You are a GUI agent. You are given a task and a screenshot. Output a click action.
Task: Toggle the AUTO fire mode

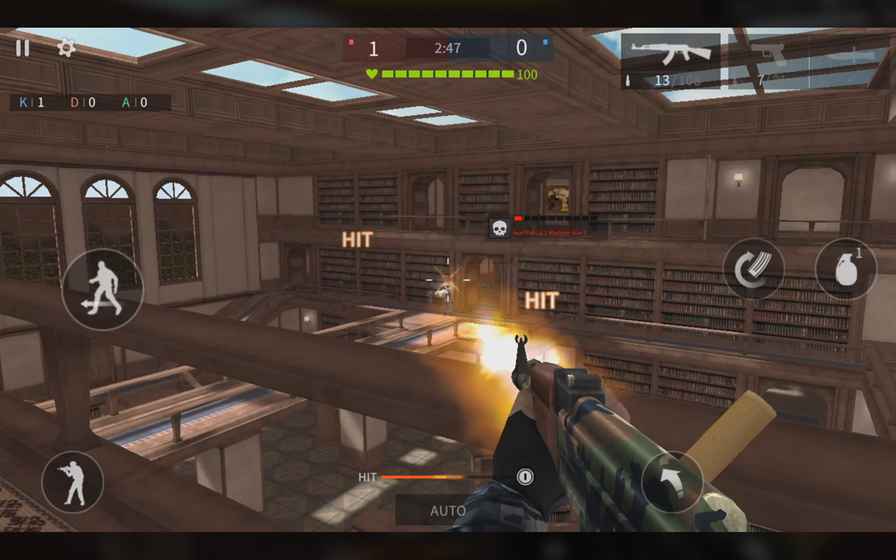pos(448,510)
